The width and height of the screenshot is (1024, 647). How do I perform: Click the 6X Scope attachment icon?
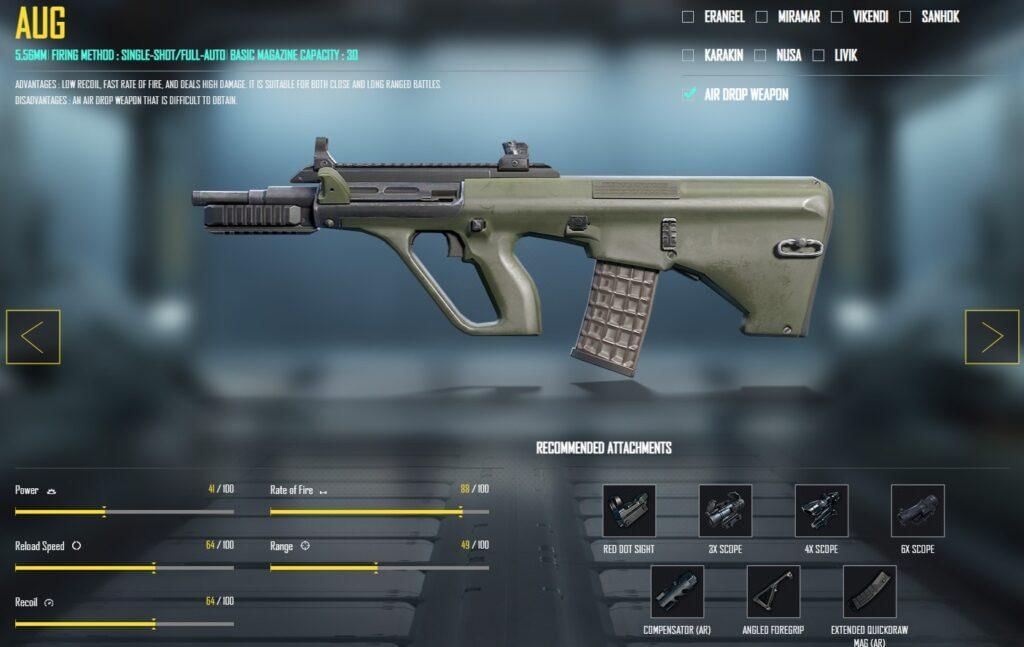917,511
